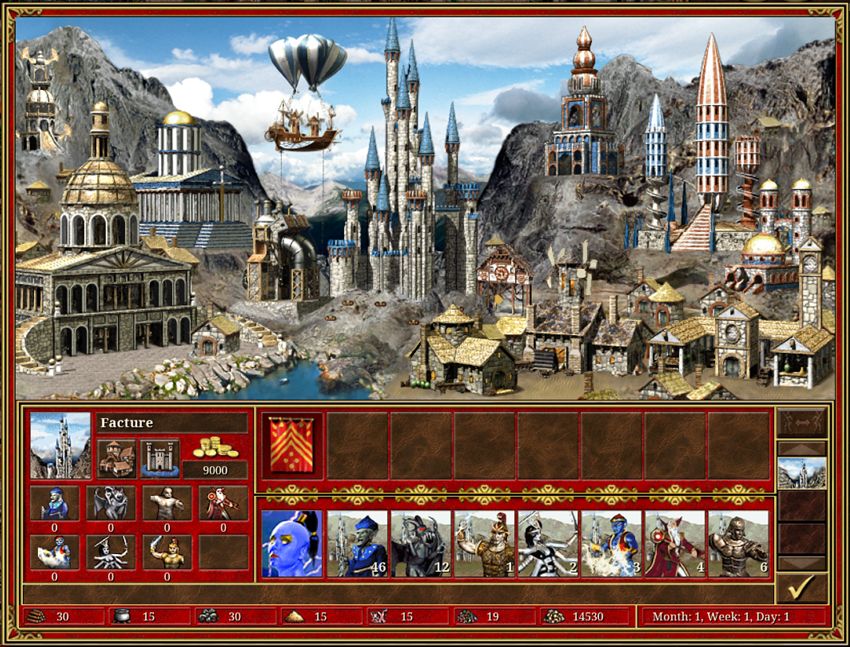Click the gold coins income icon

[216, 447]
